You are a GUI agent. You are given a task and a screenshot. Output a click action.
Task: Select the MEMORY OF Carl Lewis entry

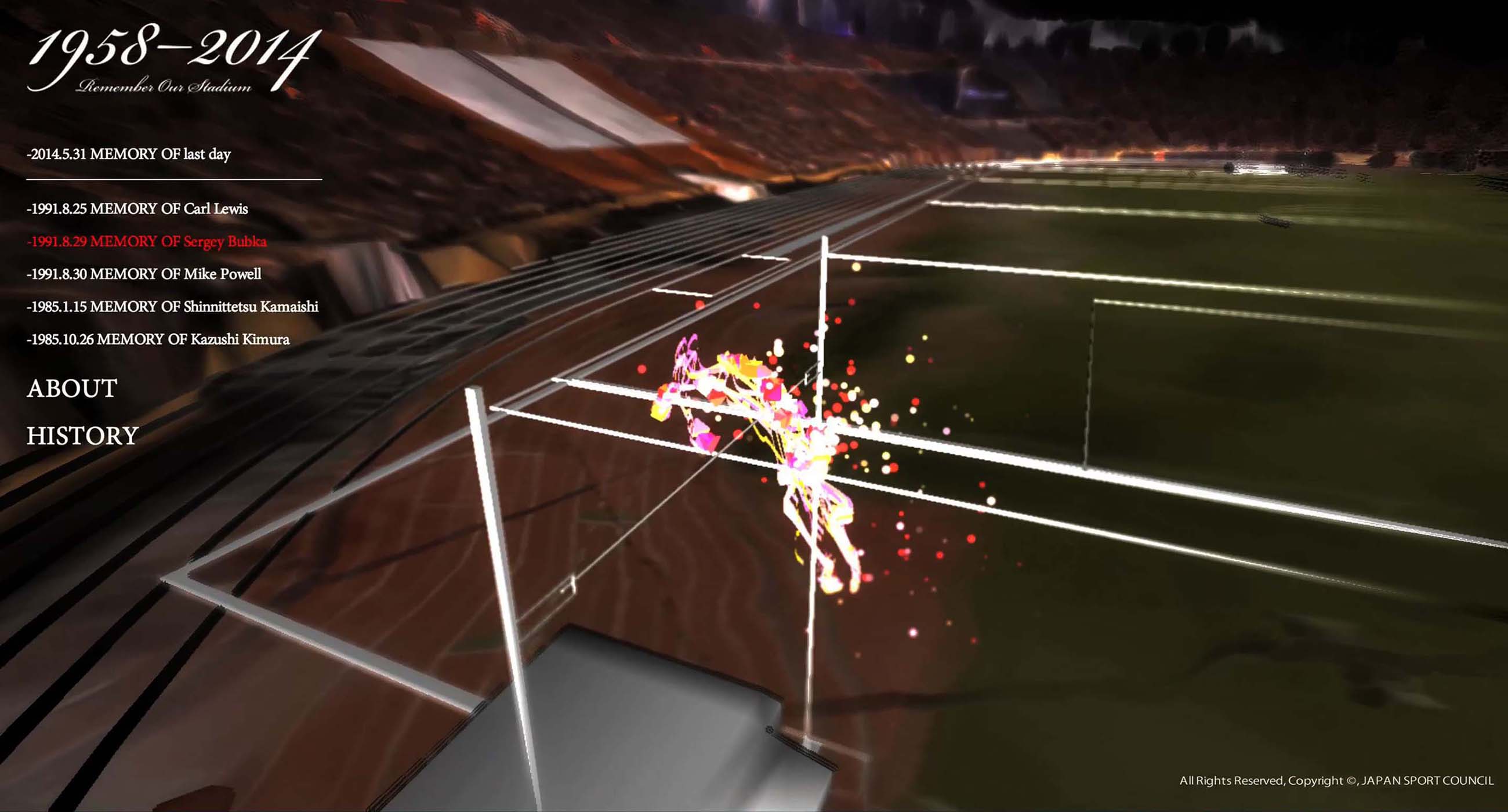coord(137,209)
